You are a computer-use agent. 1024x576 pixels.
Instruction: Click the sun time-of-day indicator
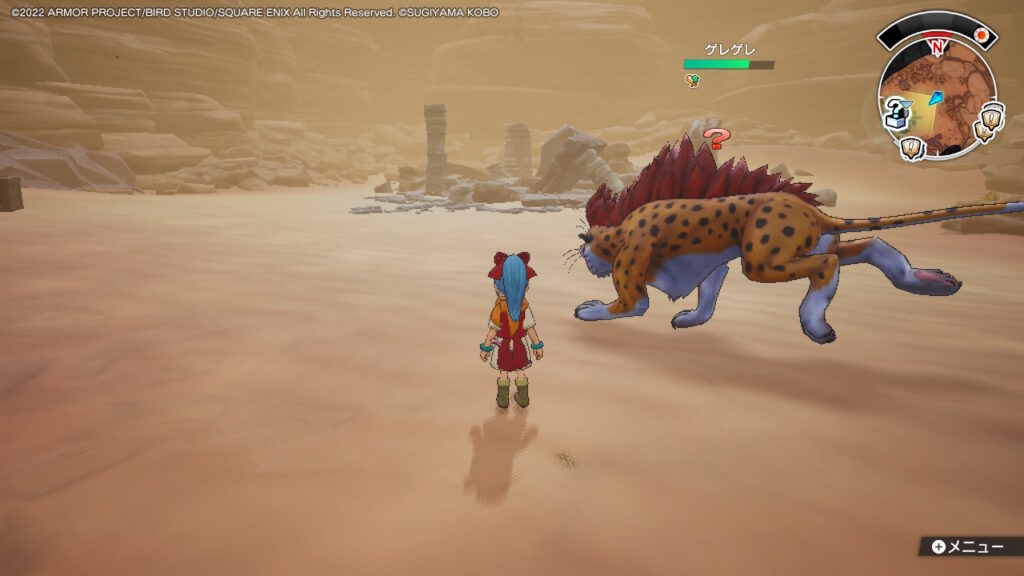tap(981, 36)
